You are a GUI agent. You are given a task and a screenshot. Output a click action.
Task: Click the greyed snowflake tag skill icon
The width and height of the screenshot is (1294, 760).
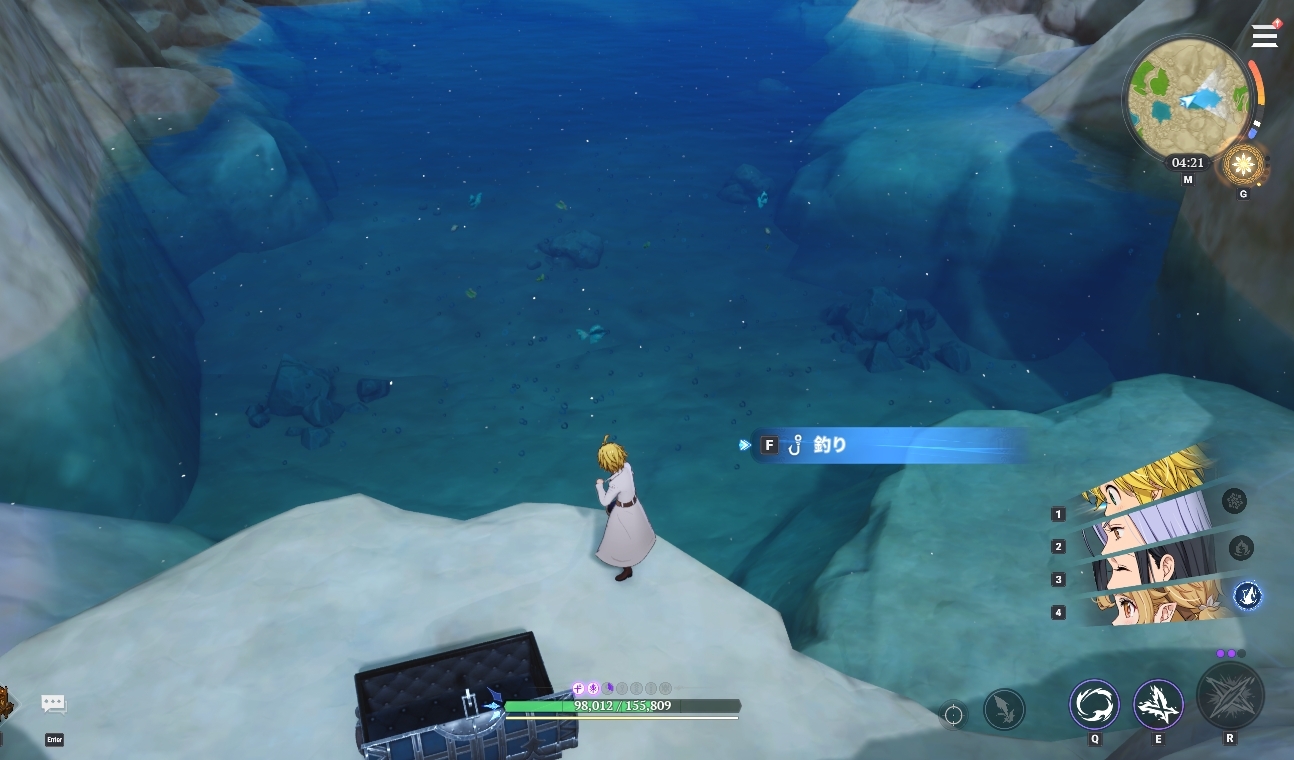tap(1234, 501)
